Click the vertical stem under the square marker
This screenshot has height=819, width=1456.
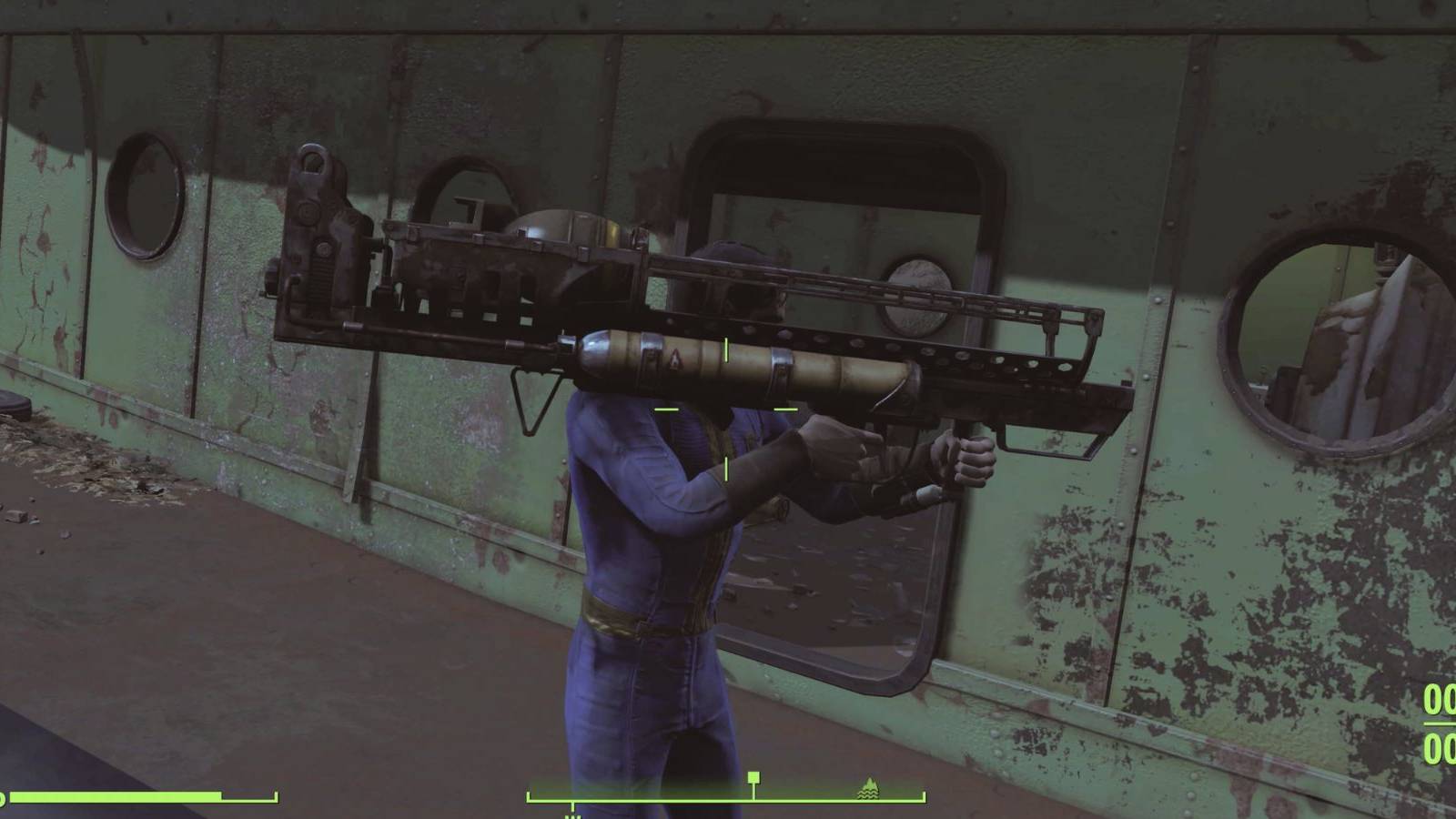coord(753,792)
